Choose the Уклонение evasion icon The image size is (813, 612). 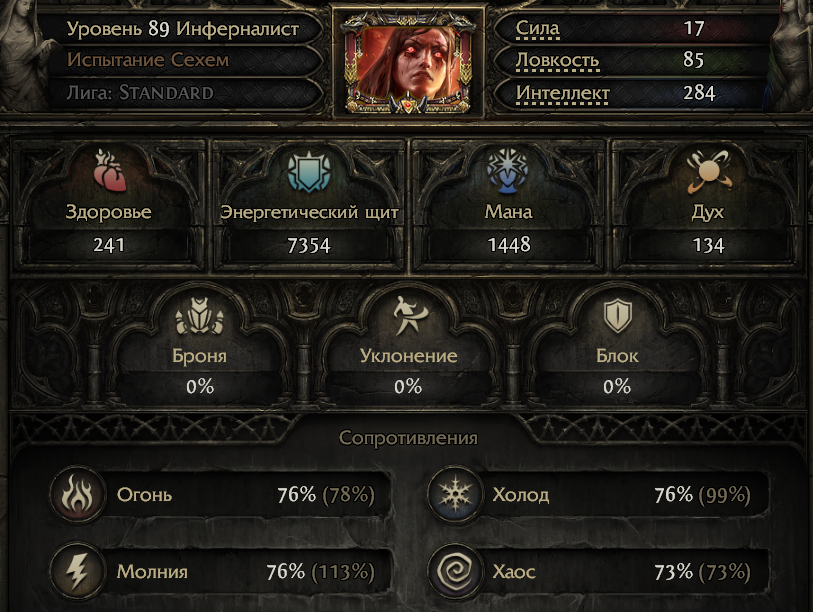point(408,316)
